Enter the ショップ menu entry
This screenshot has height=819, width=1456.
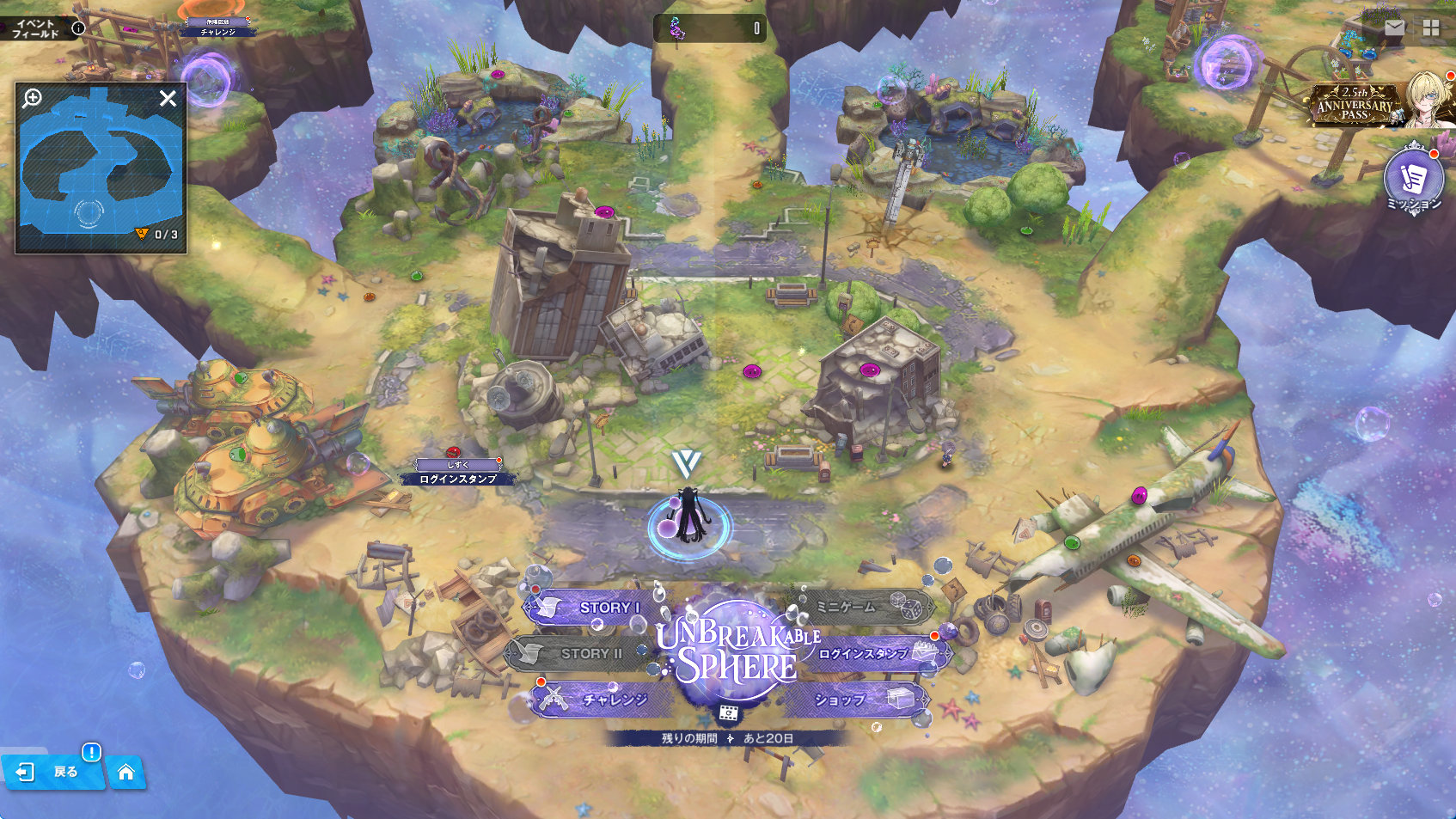pyautogui.click(x=857, y=700)
